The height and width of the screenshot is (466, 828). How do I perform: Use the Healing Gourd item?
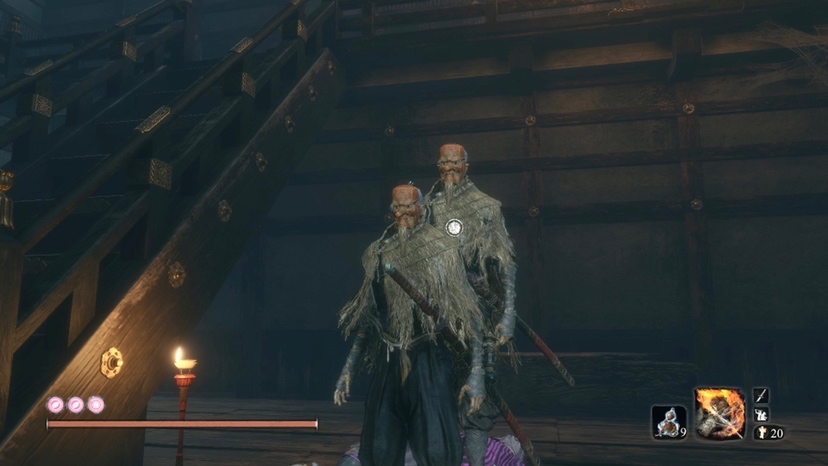[668, 421]
